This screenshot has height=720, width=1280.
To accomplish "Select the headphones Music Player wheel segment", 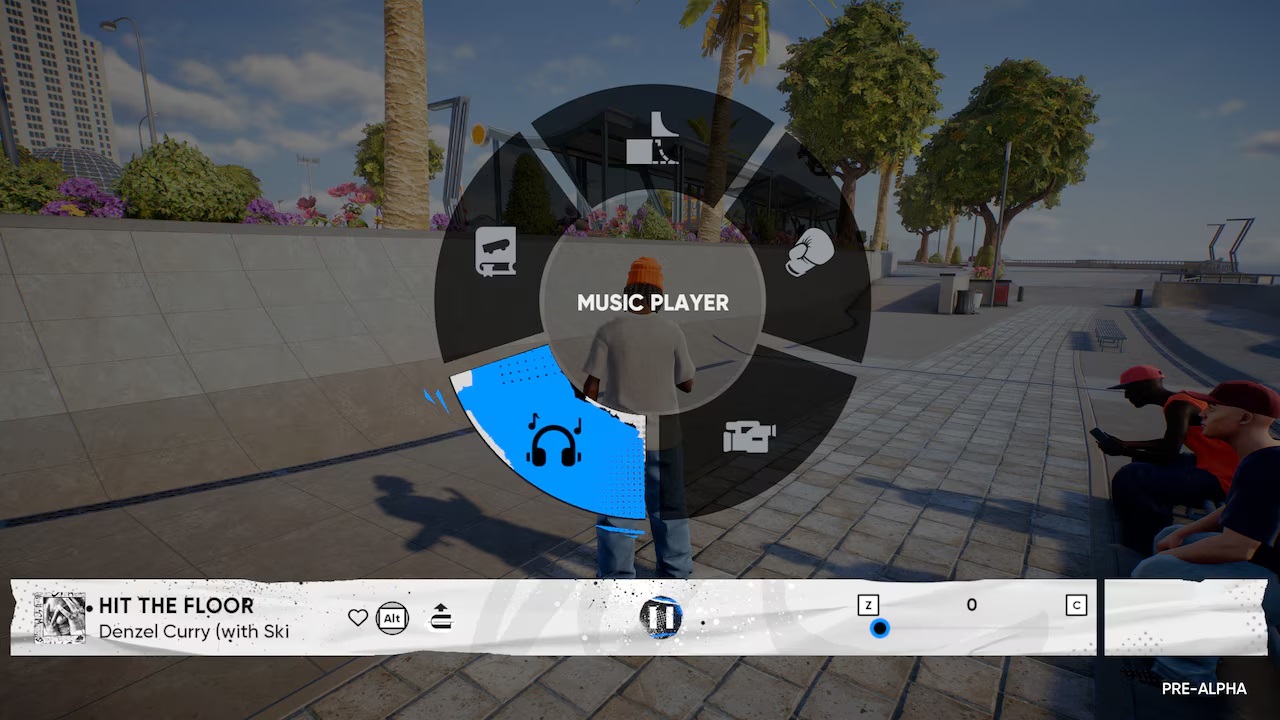I will (x=554, y=441).
